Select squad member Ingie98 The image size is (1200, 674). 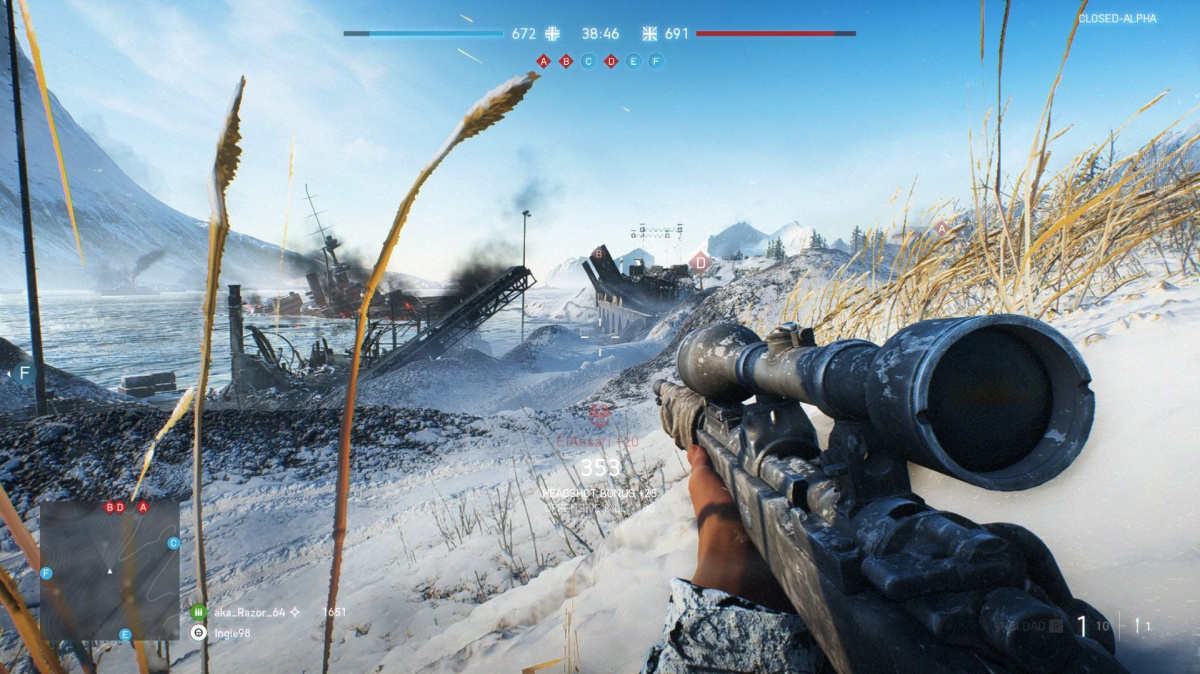pos(231,632)
